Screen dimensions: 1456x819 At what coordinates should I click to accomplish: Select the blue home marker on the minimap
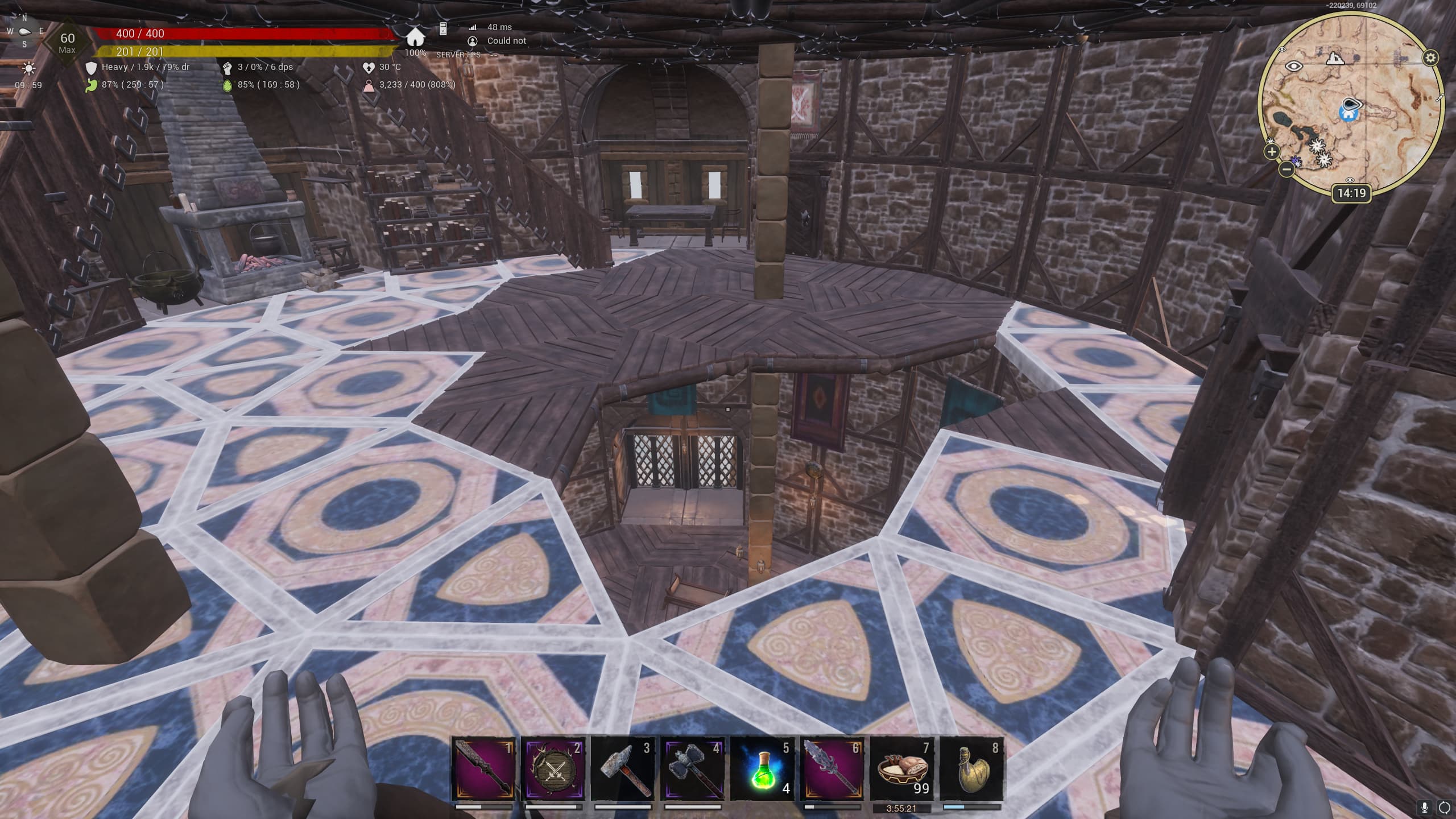1348,114
